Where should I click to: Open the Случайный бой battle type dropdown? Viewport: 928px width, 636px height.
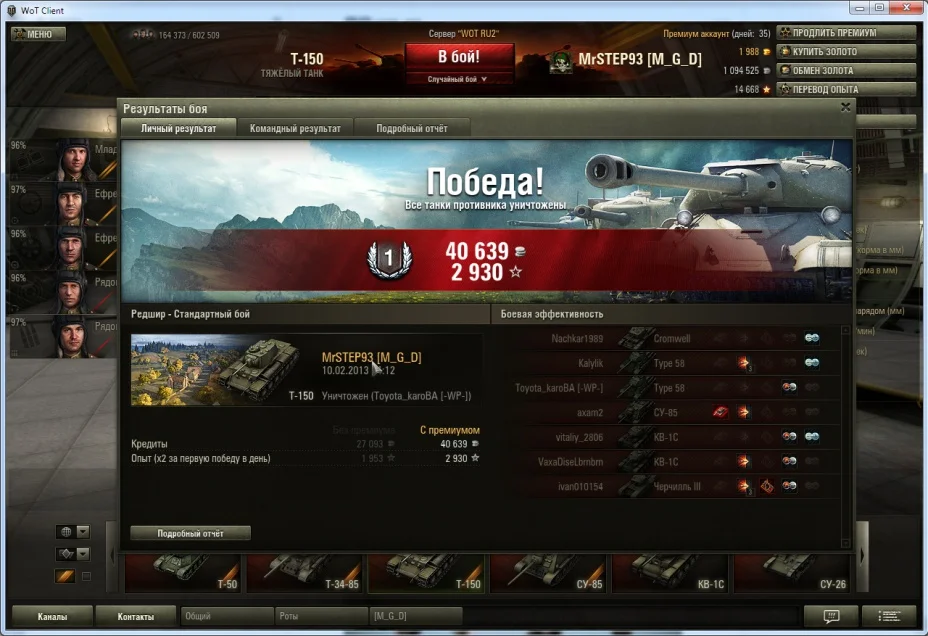tap(459, 78)
